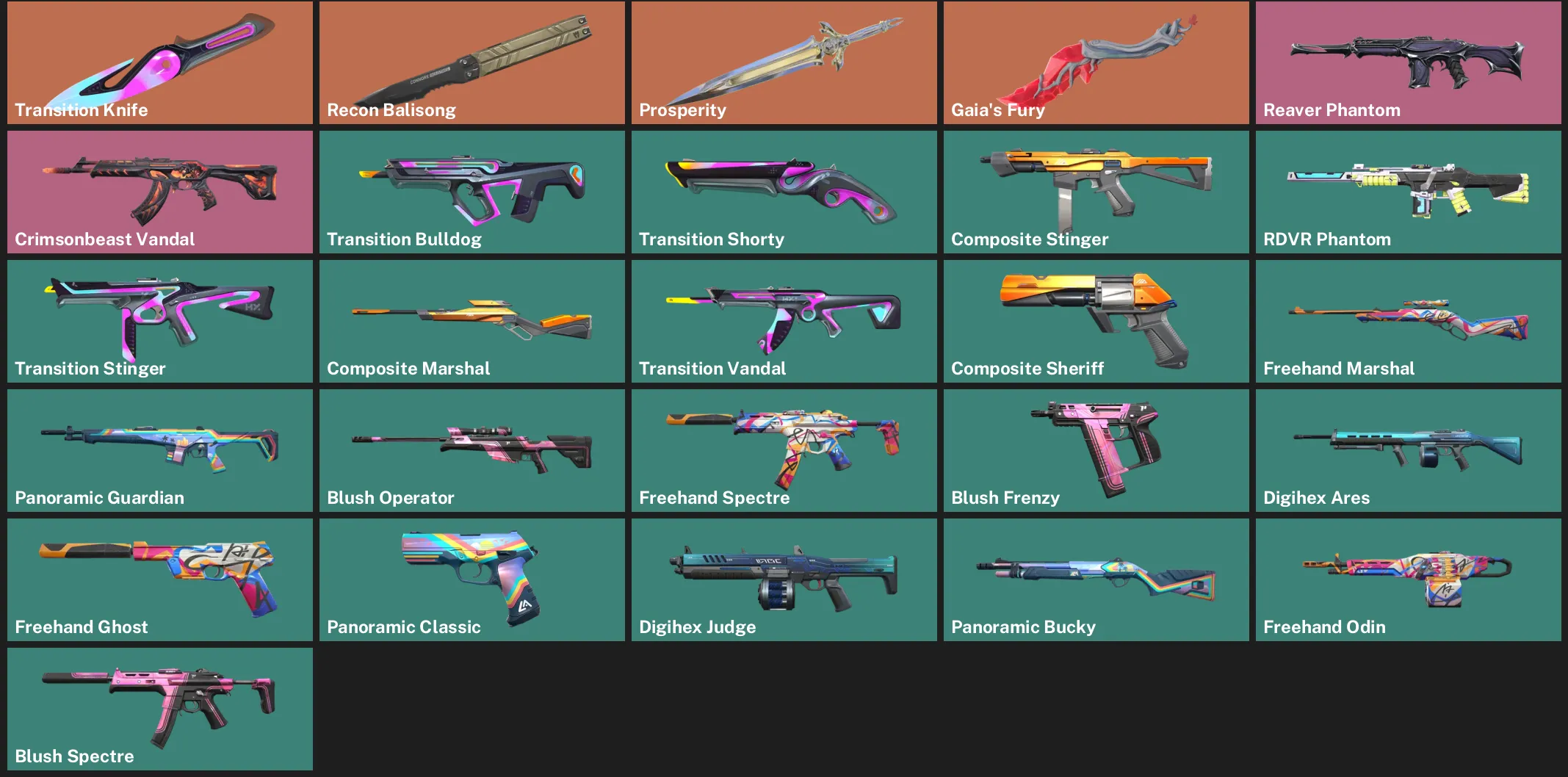Select the Composite Stinger thumbnail
The height and width of the screenshot is (777, 1568).
pyautogui.click(x=1095, y=192)
